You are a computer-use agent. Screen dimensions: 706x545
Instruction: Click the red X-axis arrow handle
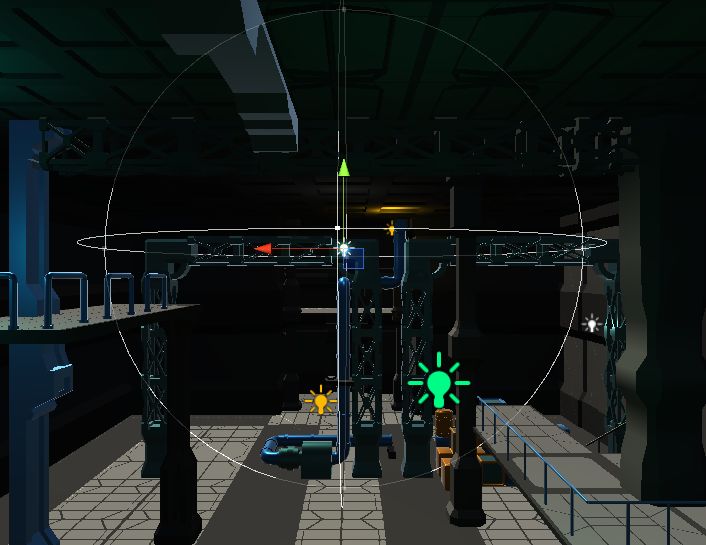(x=264, y=248)
